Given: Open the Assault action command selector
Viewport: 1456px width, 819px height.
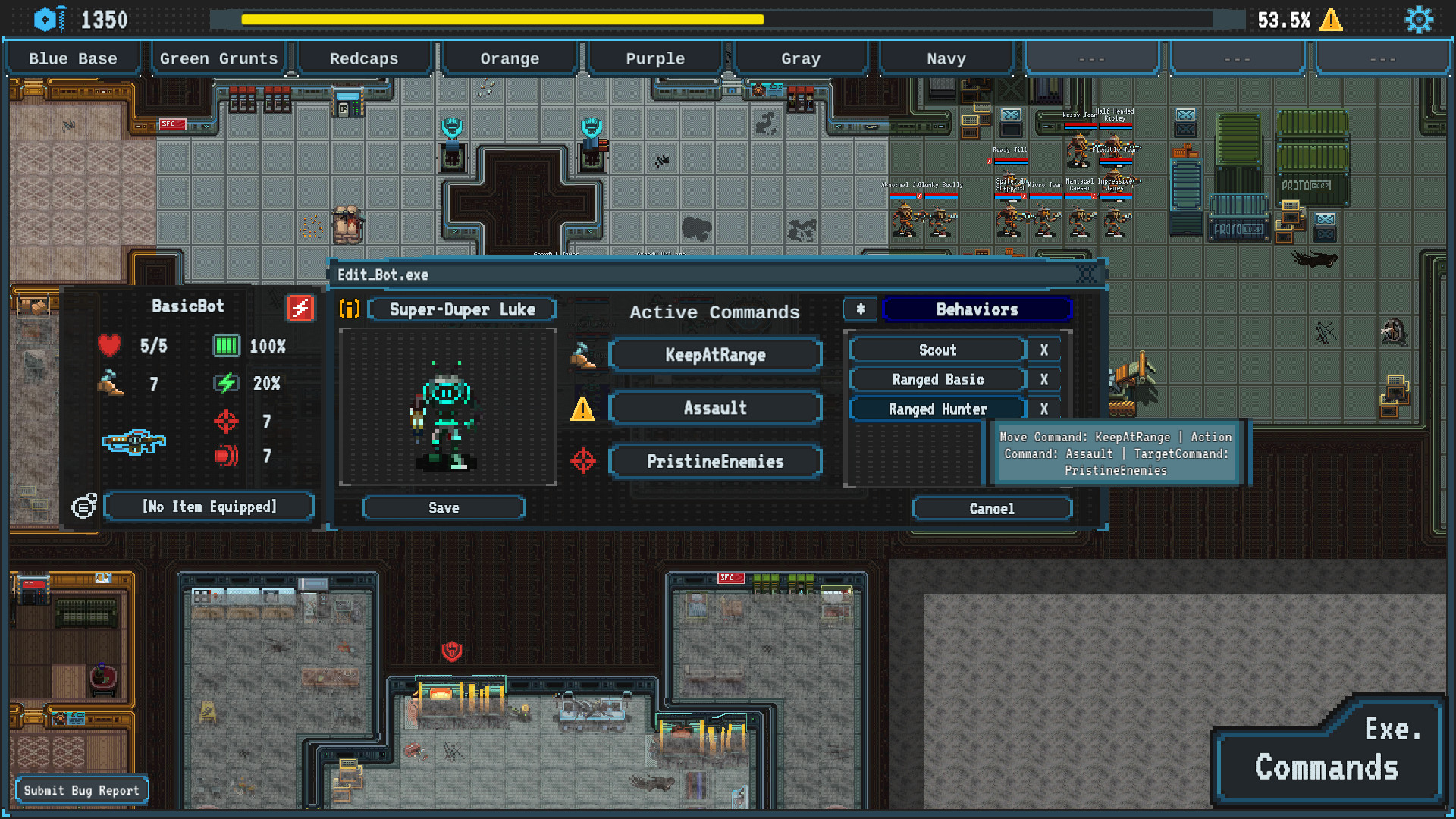Looking at the screenshot, I should pyautogui.click(x=714, y=407).
